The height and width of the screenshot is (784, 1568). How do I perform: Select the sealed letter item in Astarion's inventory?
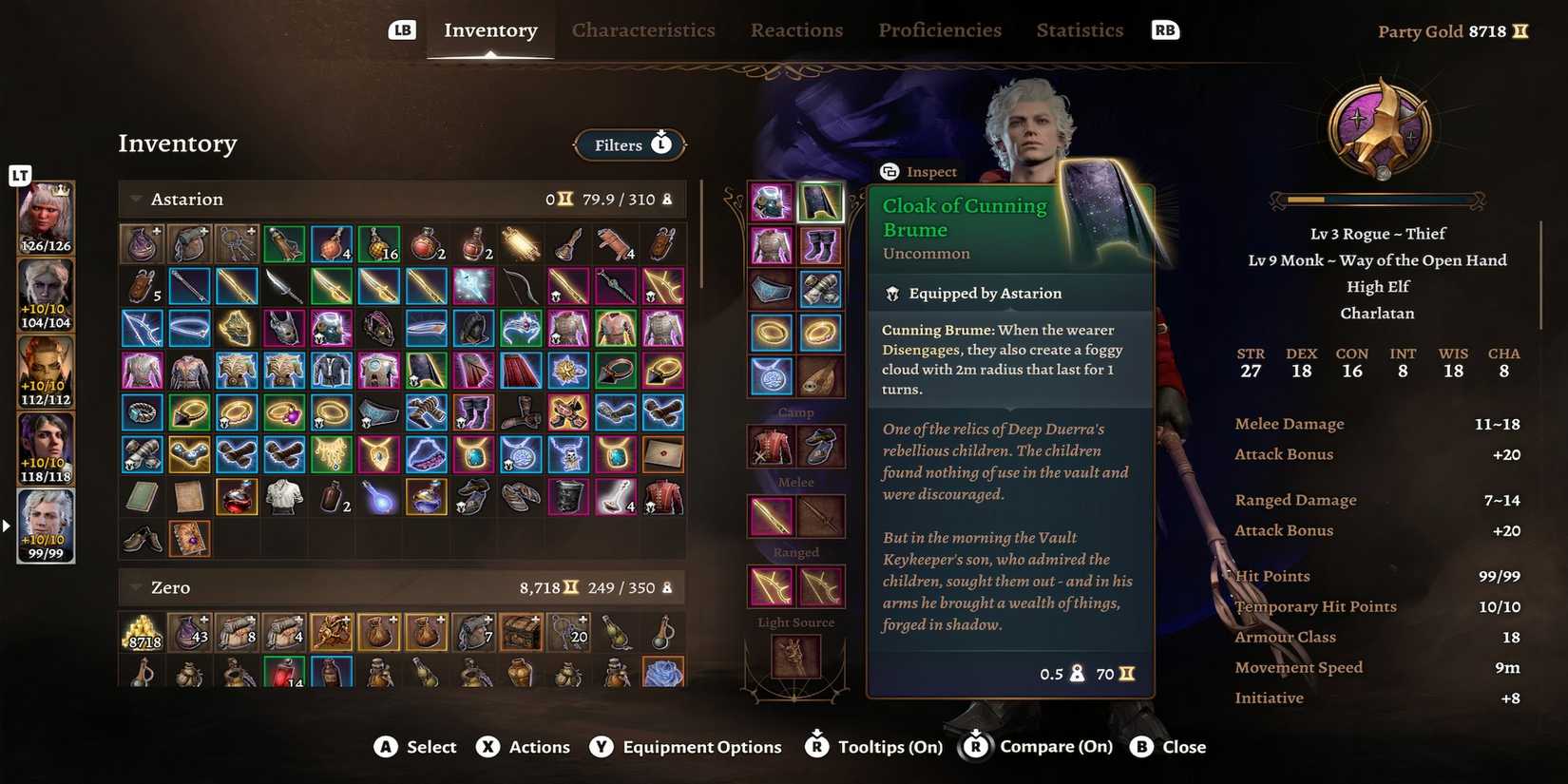pos(662,454)
